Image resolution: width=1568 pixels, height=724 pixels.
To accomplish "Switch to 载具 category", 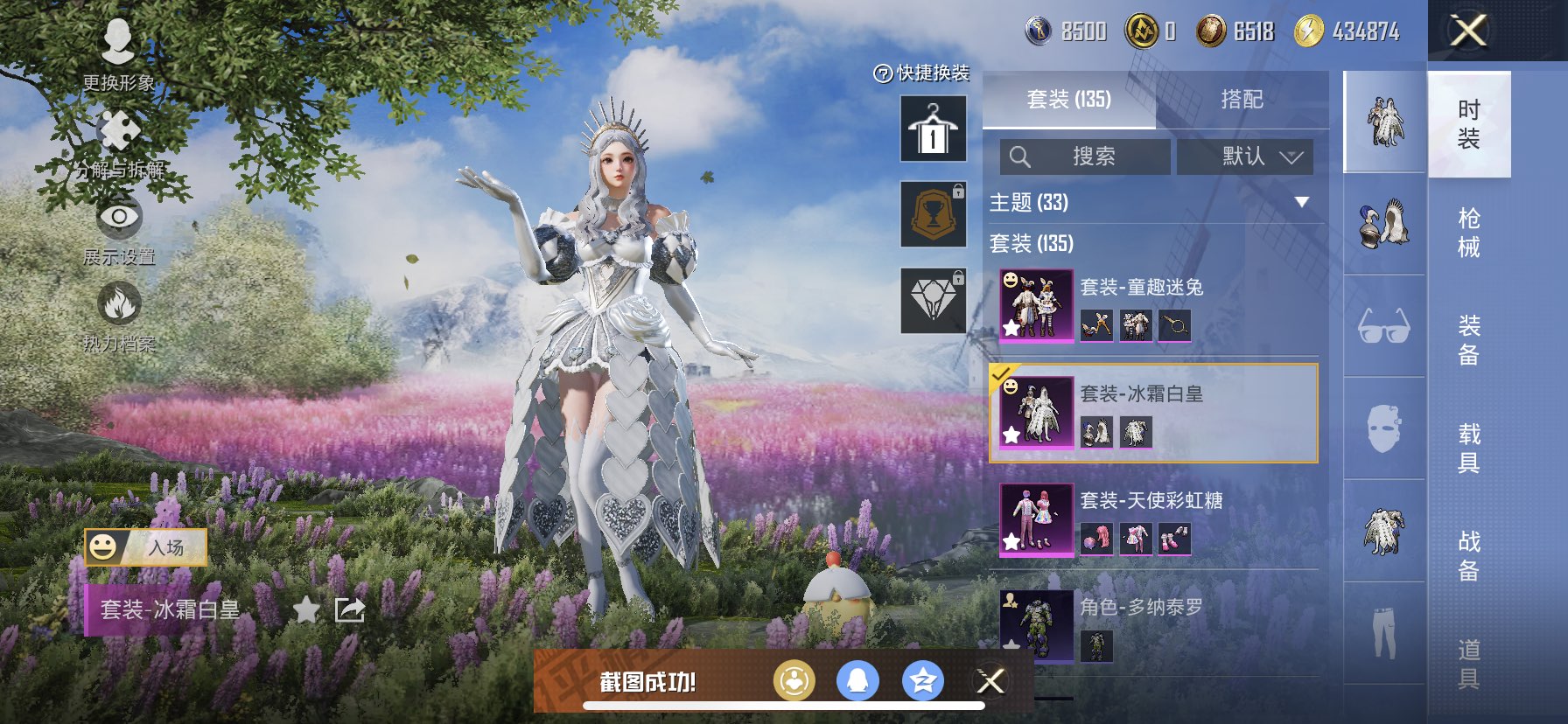I will pyautogui.click(x=1469, y=448).
